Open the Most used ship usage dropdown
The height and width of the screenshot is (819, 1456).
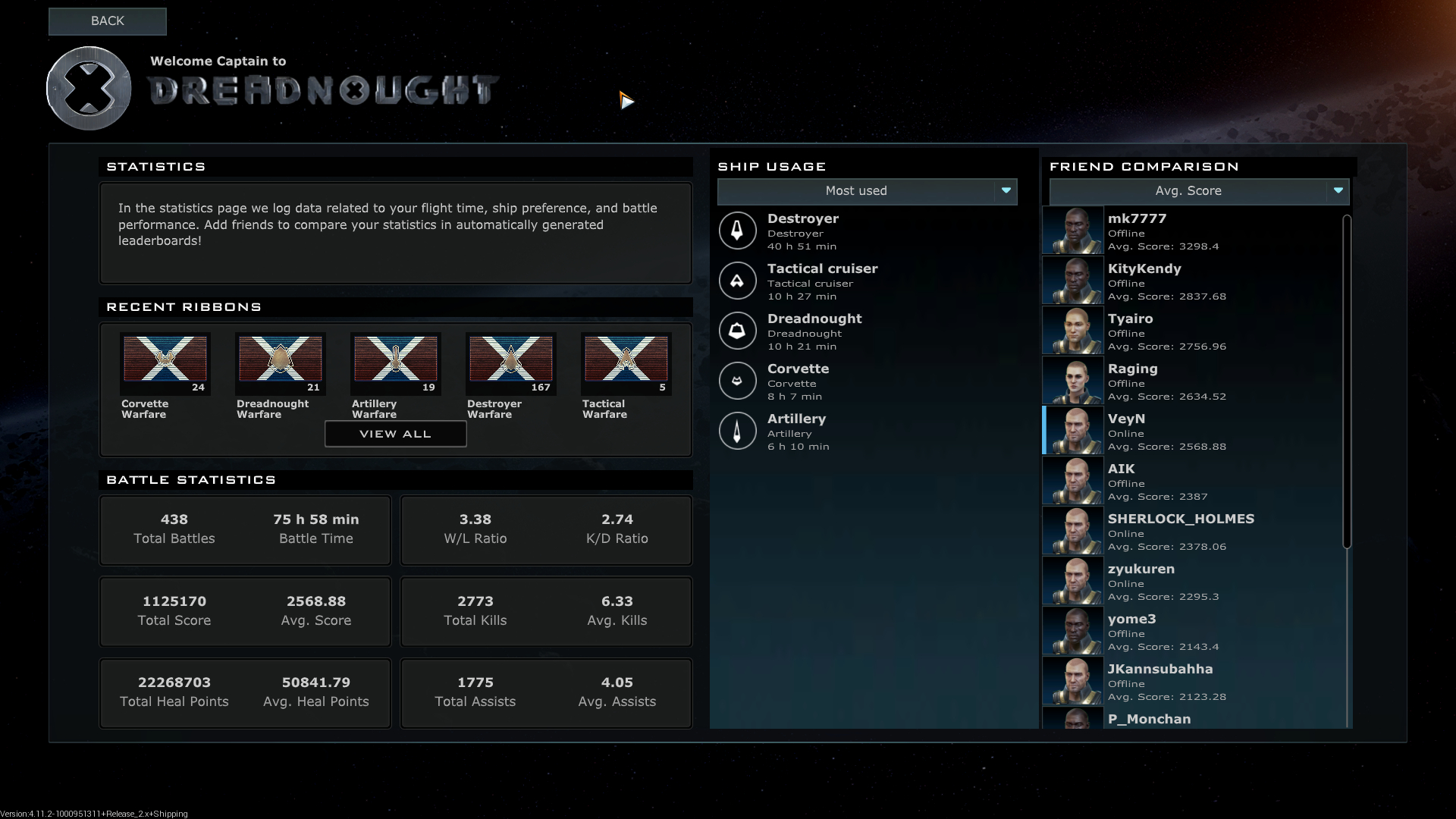(x=867, y=191)
